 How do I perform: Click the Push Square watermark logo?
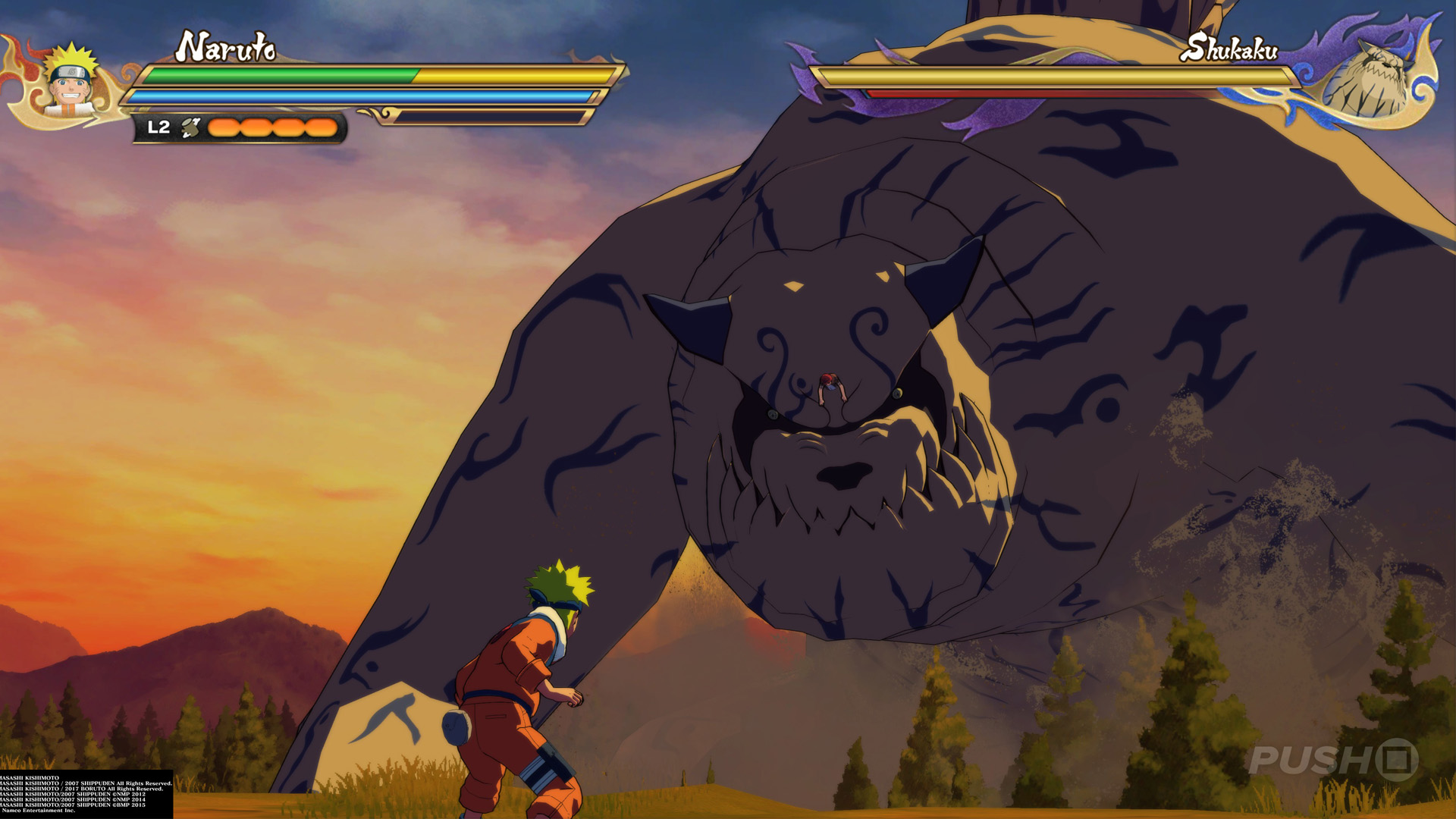point(1333,759)
